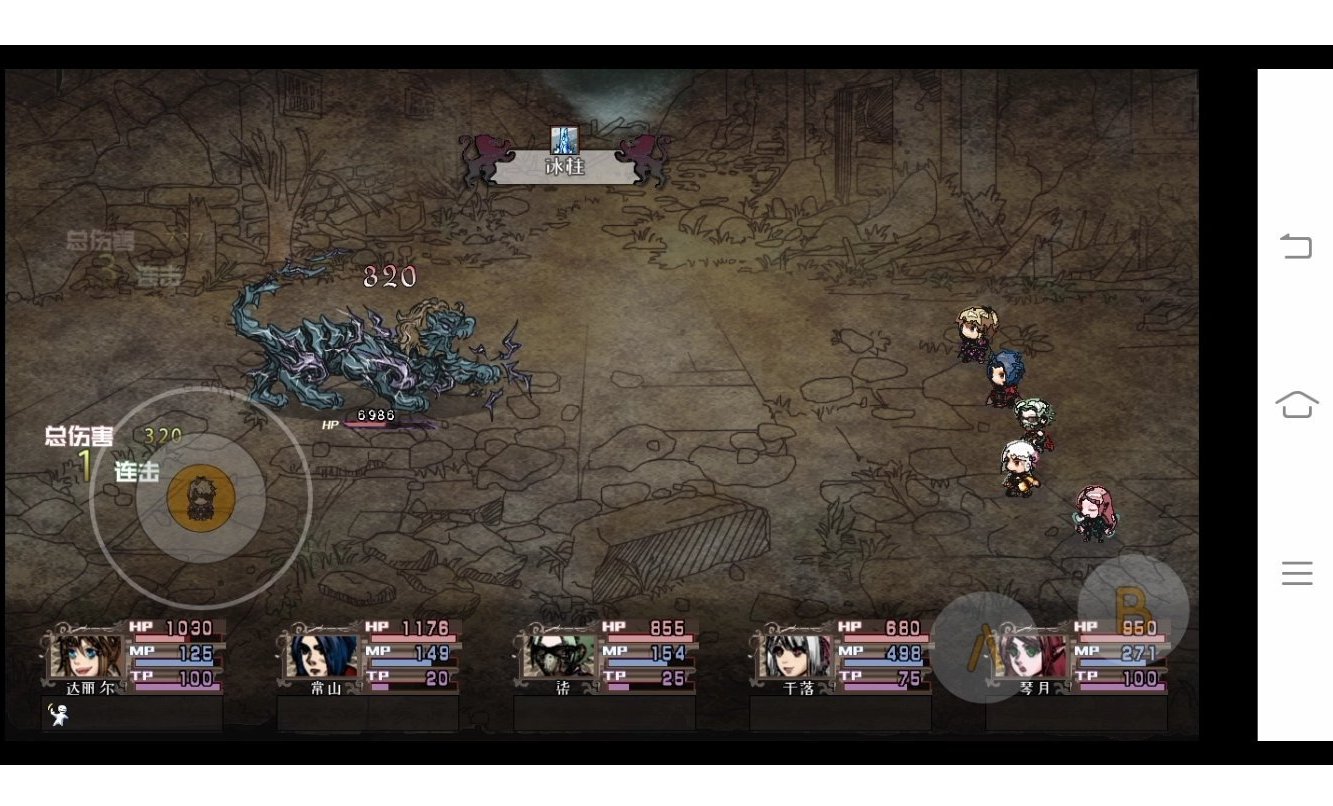Pick 千落's portrait in the party bar
The width and height of the screenshot is (1333, 806).
click(796, 657)
